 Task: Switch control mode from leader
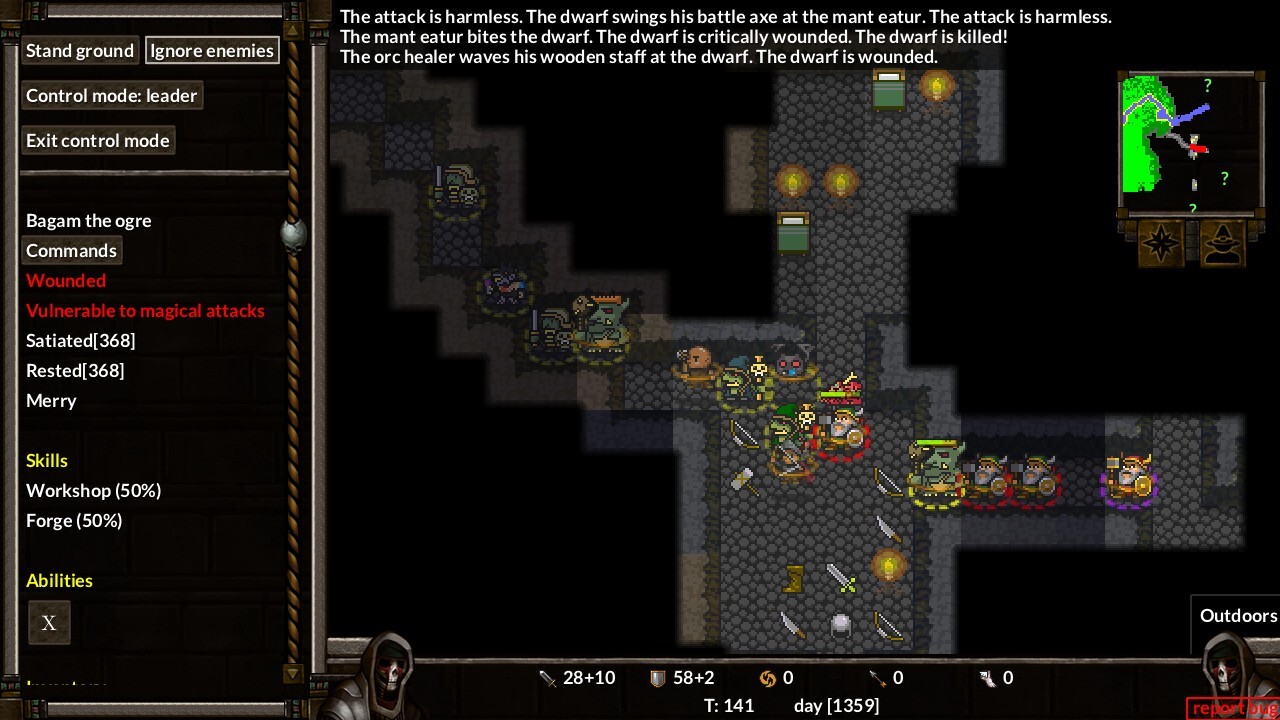click(111, 95)
